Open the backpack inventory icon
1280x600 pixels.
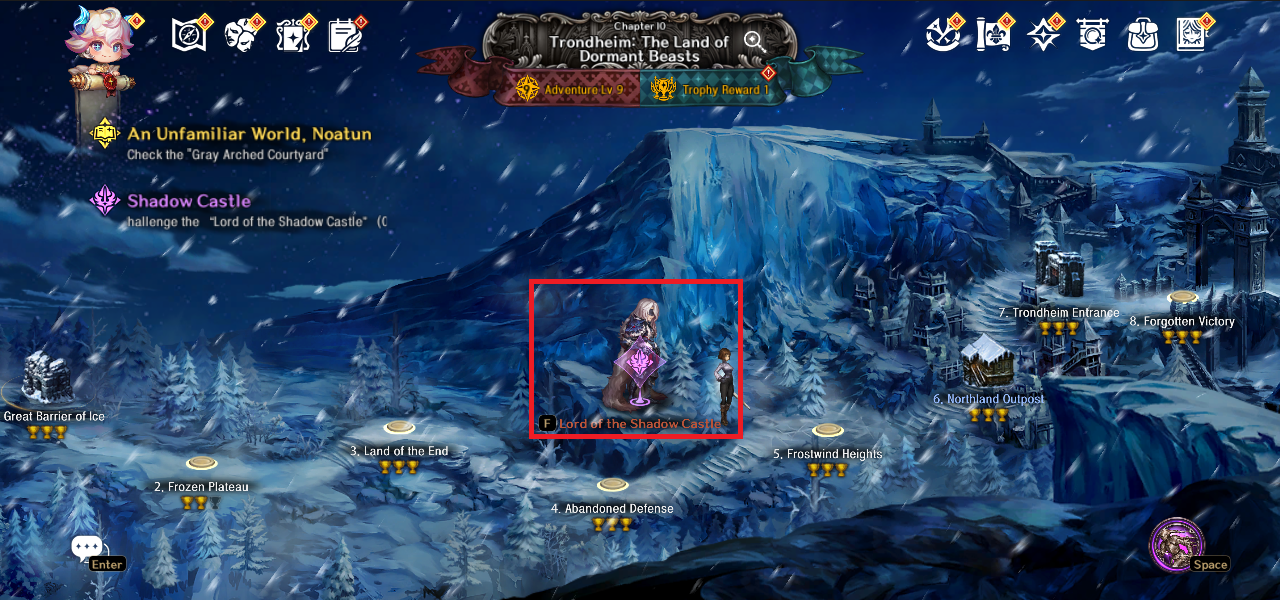point(1142,35)
